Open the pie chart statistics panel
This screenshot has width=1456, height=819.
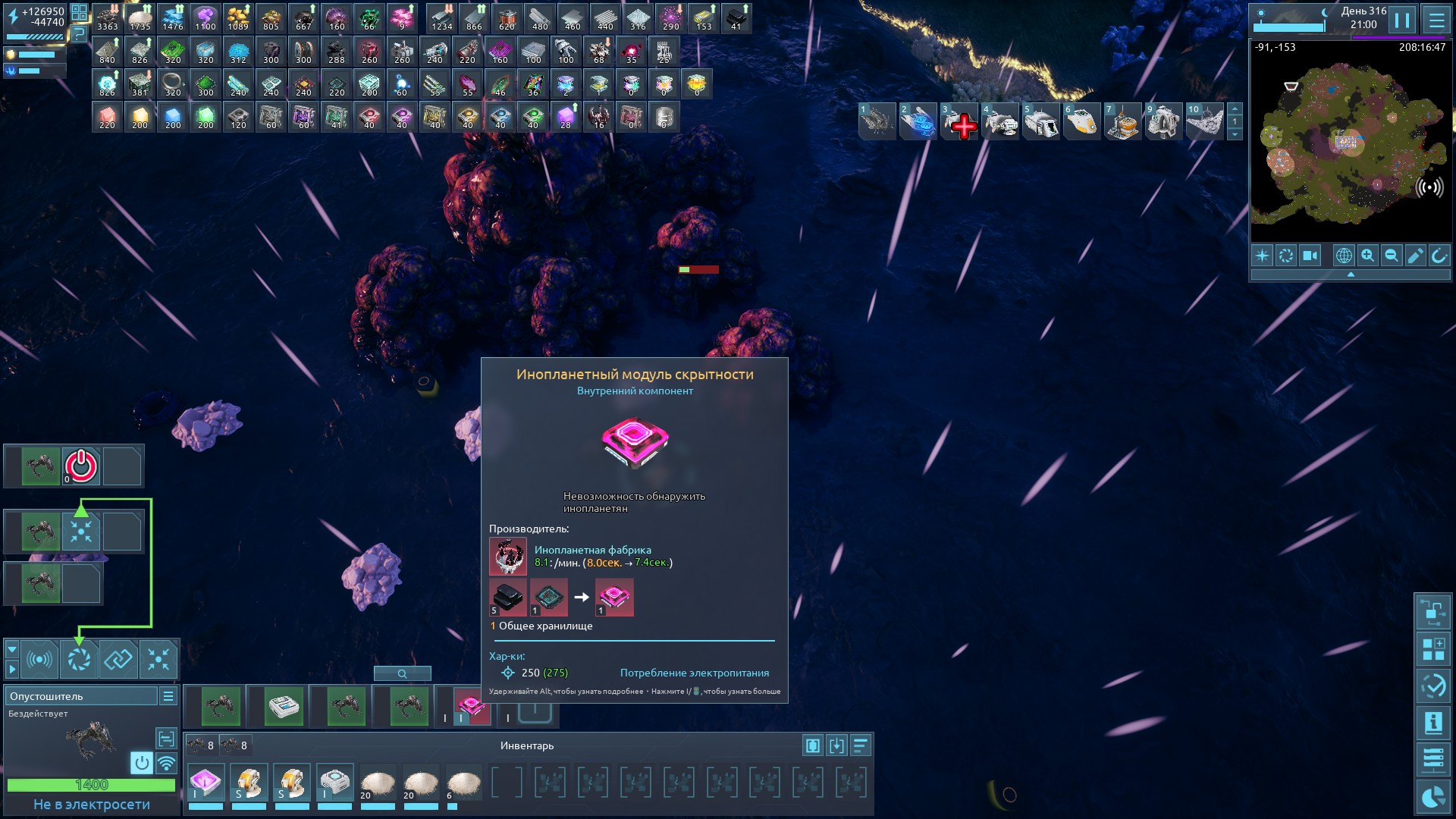click(1432, 798)
